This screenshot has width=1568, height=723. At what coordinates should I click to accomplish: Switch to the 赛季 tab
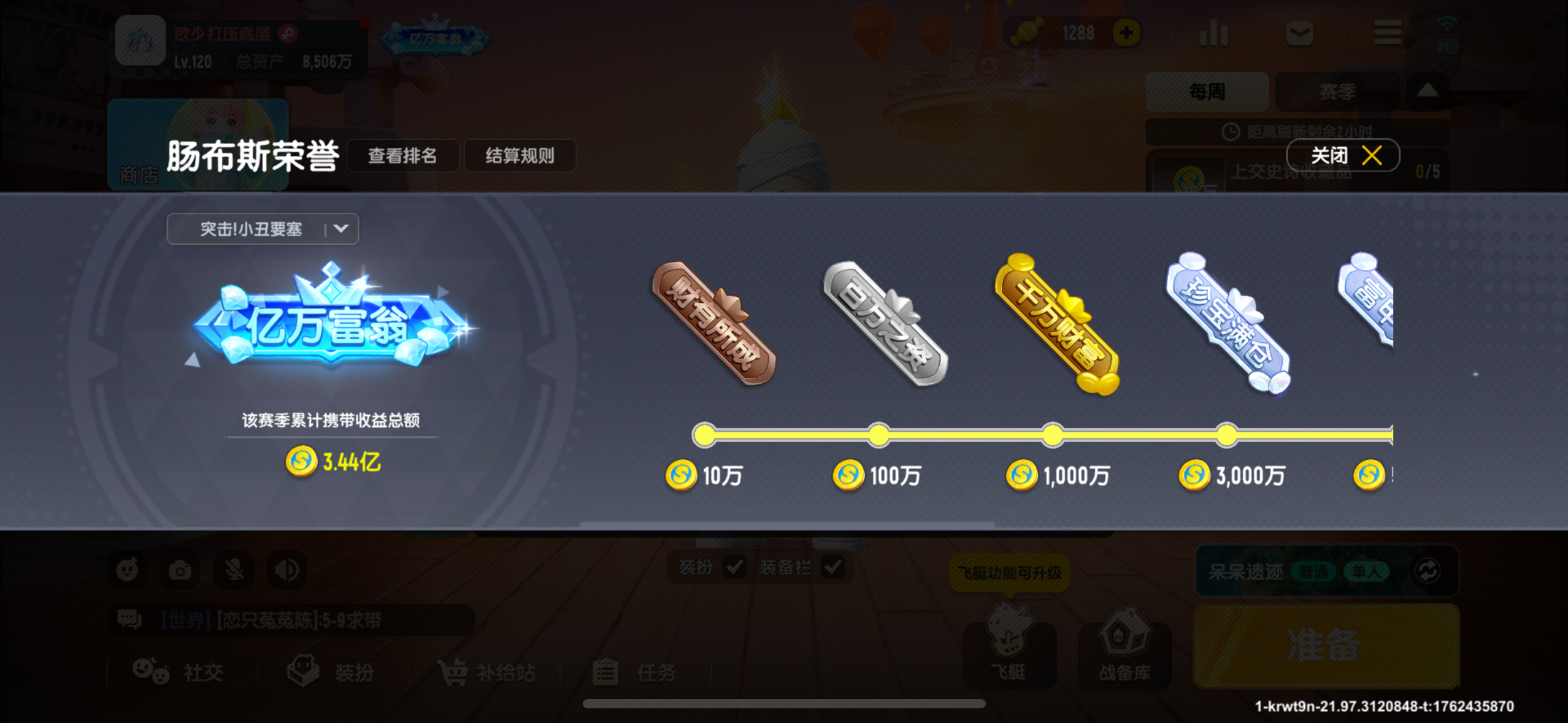tap(1338, 91)
